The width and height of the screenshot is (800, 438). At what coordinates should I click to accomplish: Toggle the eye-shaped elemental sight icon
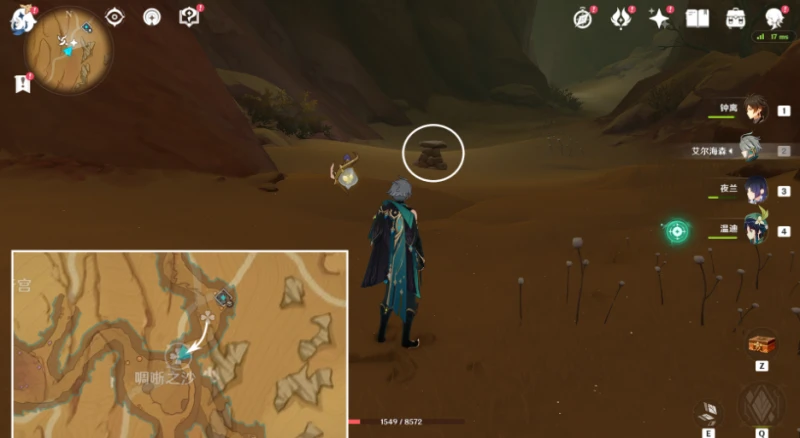tap(115, 17)
